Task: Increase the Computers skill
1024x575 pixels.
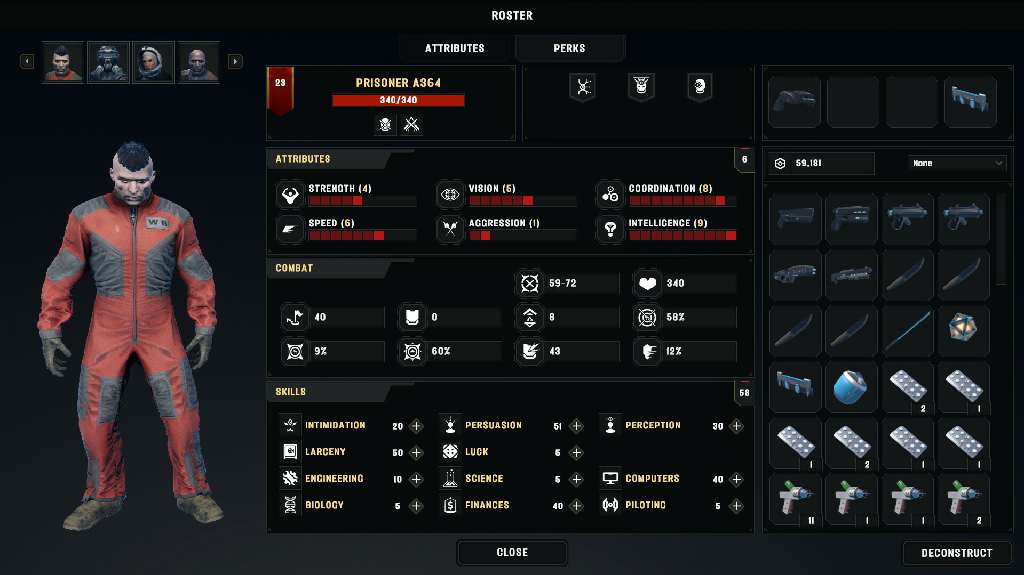Action: (x=736, y=479)
